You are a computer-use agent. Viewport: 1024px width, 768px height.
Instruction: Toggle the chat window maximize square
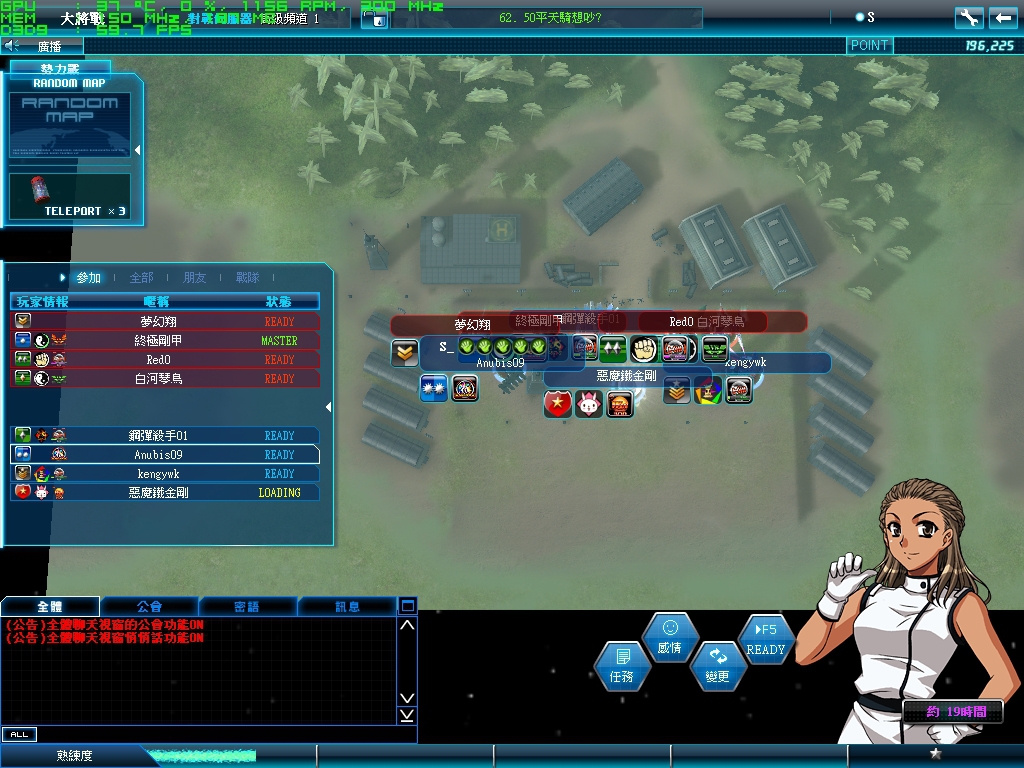click(407, 606)
